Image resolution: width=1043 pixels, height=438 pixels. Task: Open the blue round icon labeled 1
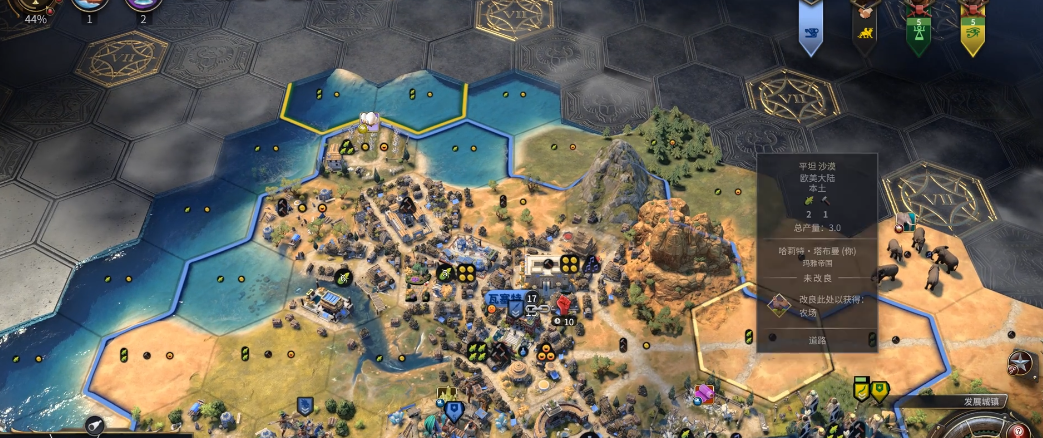coord(88,8)
